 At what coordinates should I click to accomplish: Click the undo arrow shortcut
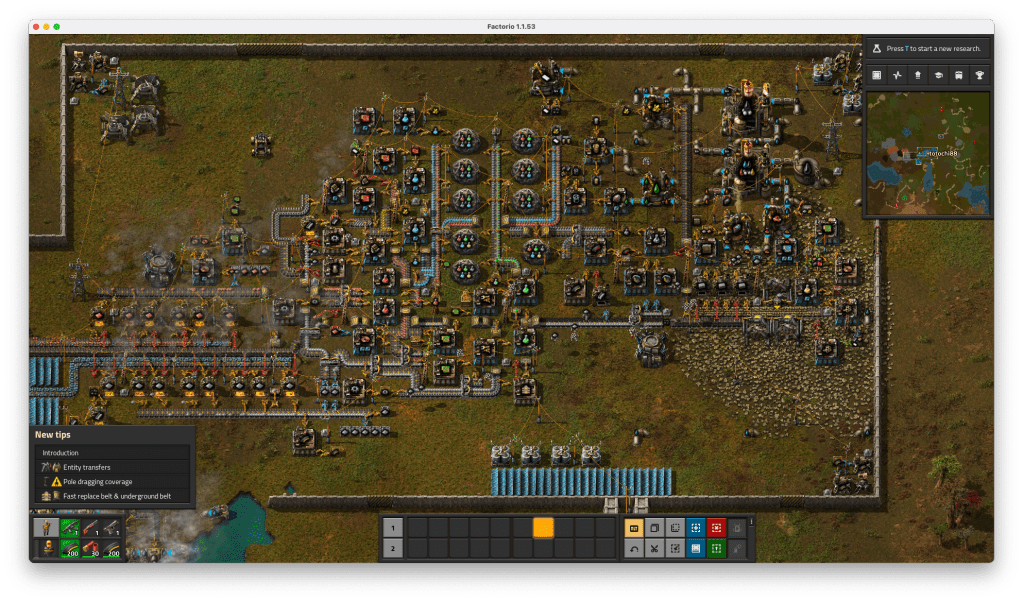tap(634, 548)
